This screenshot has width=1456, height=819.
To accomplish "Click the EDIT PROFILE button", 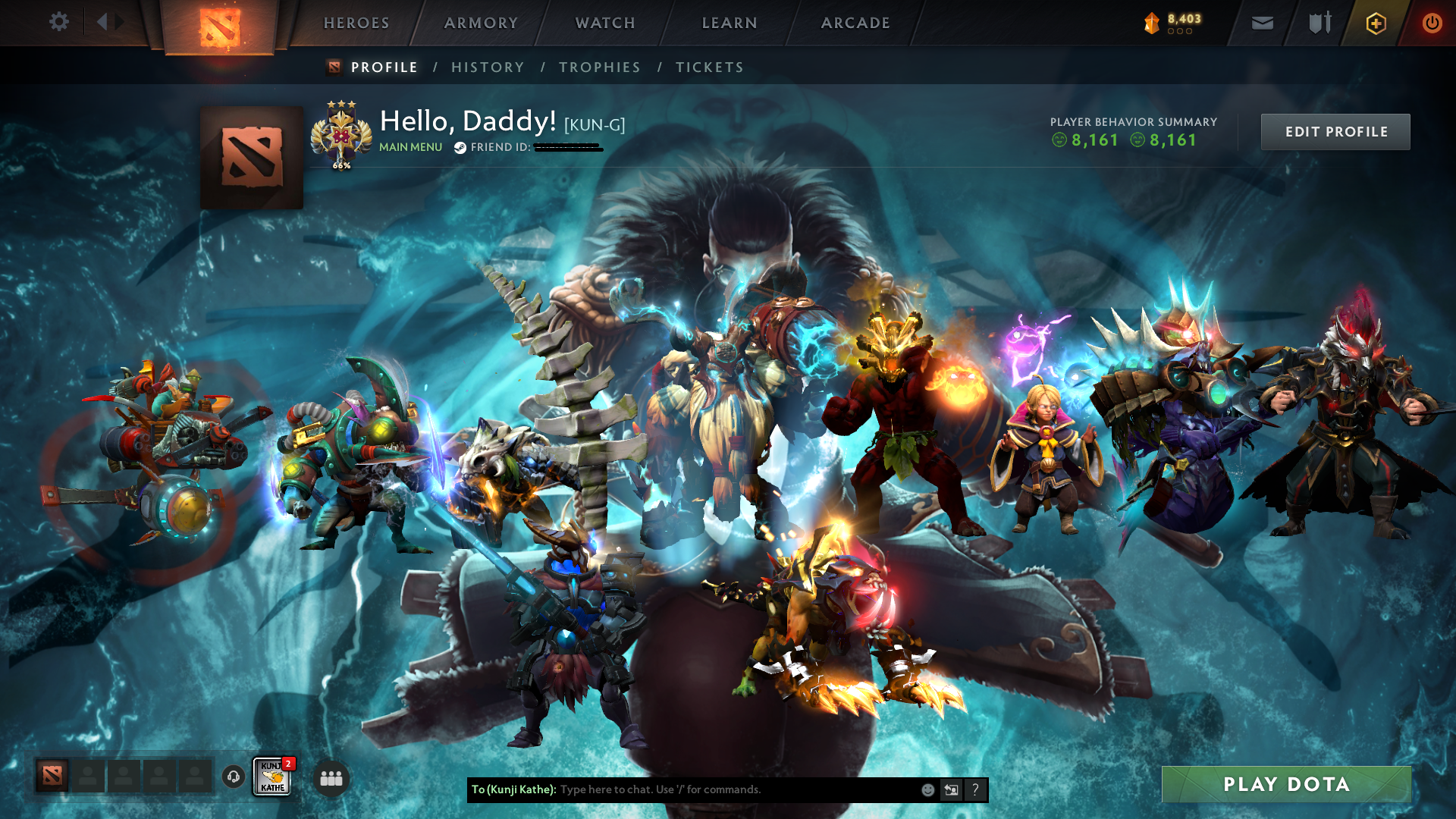I will (x=1335, y=131).
